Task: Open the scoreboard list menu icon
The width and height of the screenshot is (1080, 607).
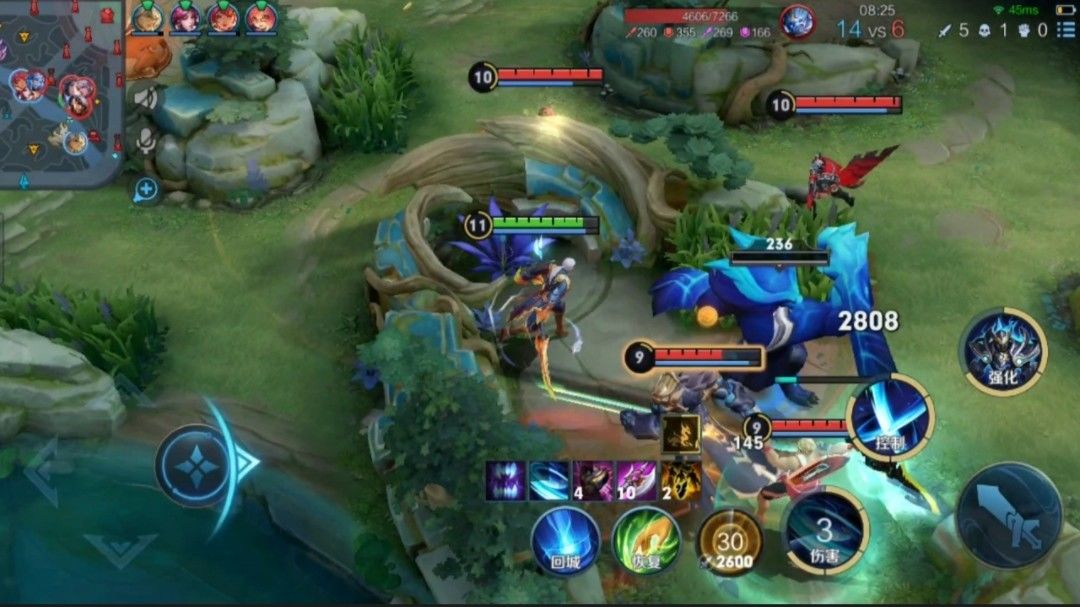Action: [1066, 30]
